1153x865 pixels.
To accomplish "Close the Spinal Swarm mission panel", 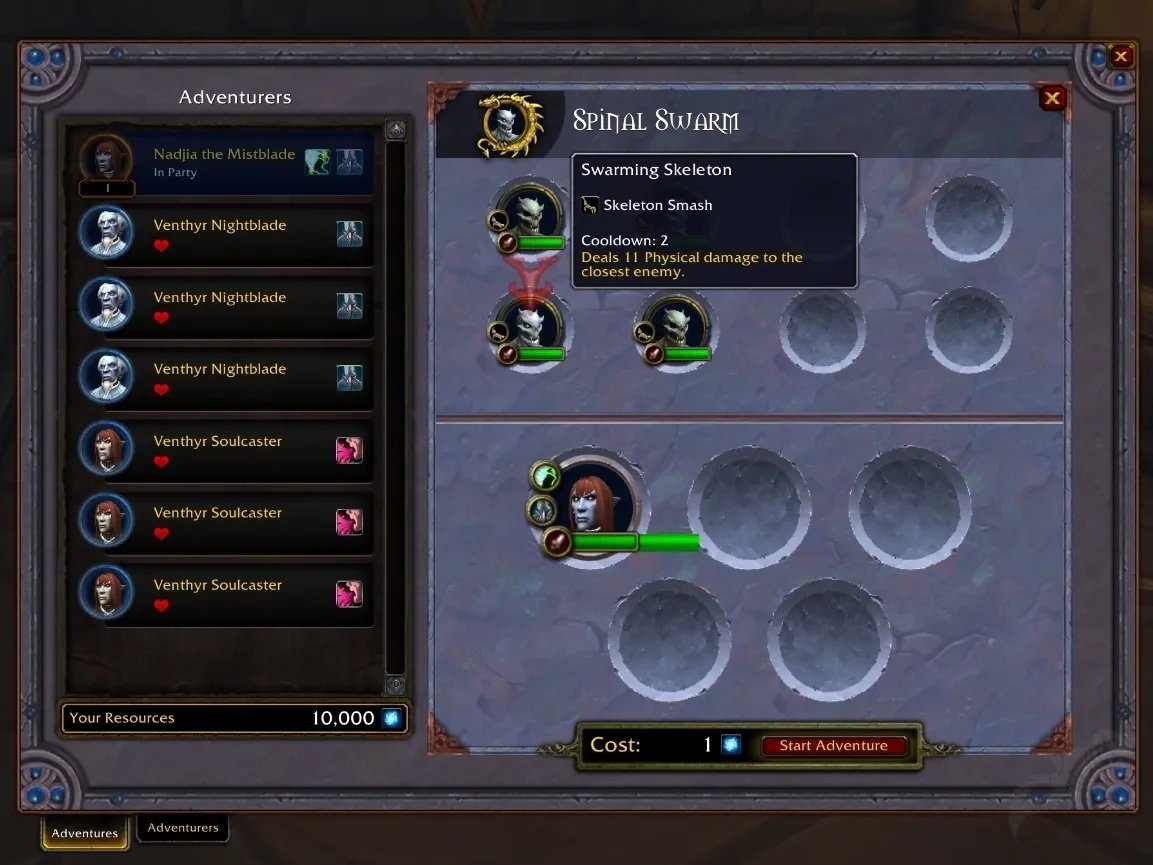I will (x=1051, y=98).
